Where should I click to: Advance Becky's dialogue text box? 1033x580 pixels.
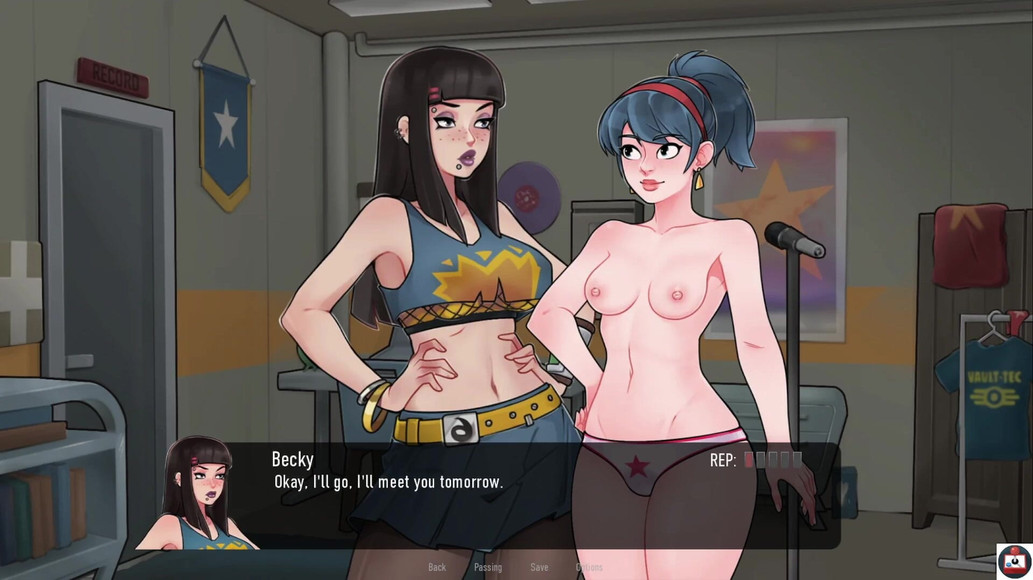500,495
